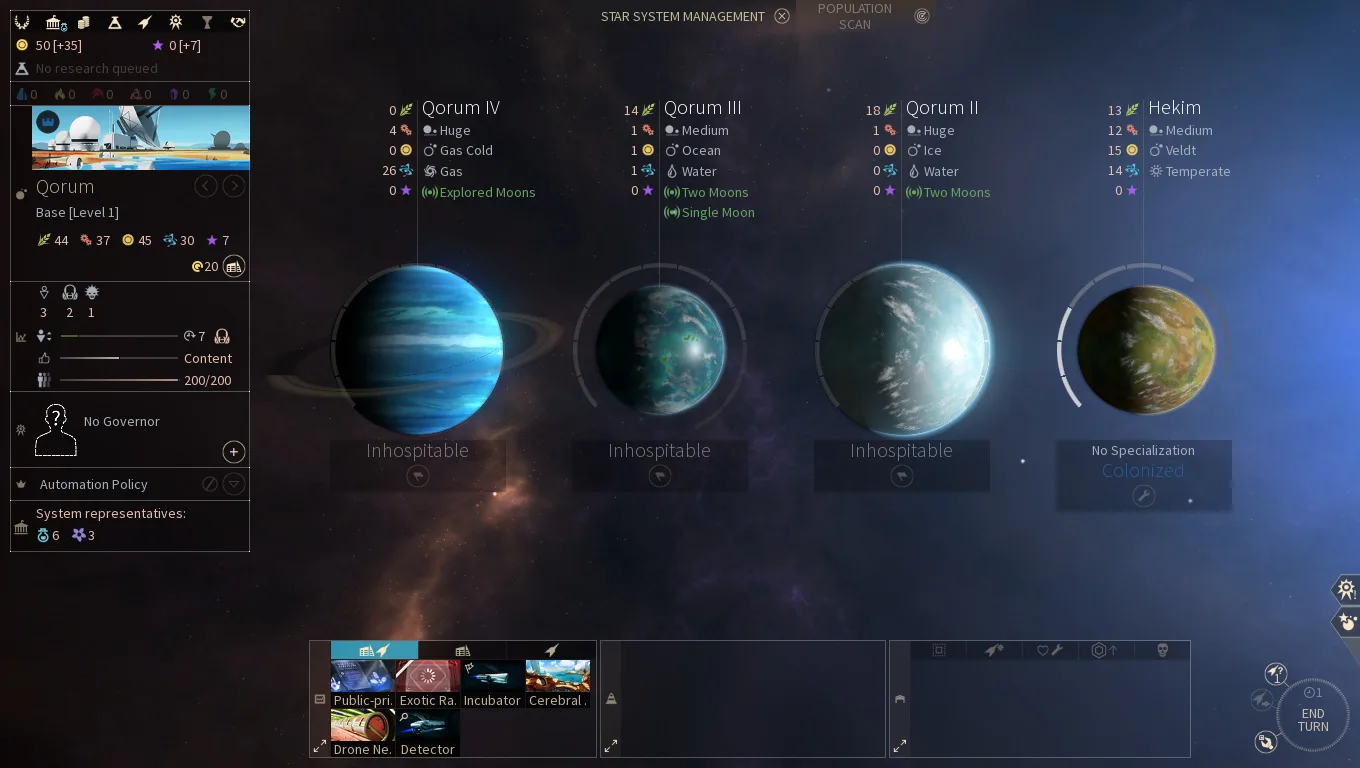Open the economy screen via the coins icon

(x=85, y=21)
